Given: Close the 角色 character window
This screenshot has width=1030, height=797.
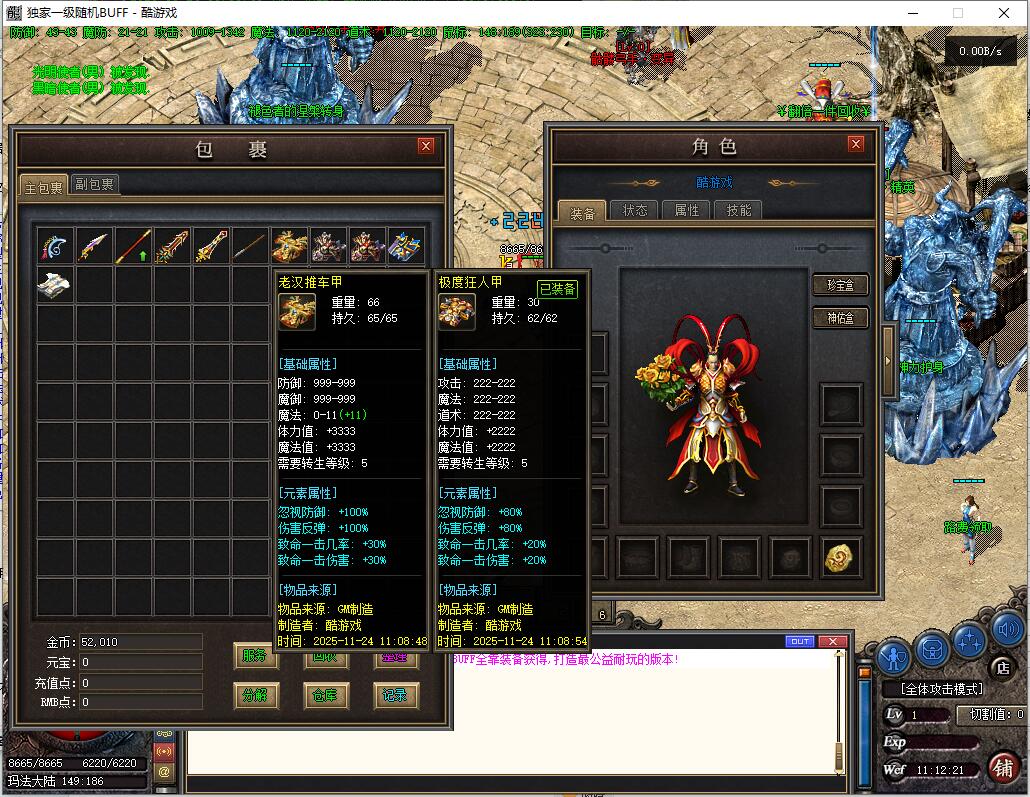Looking at the screenshot, I should (855, 144).
